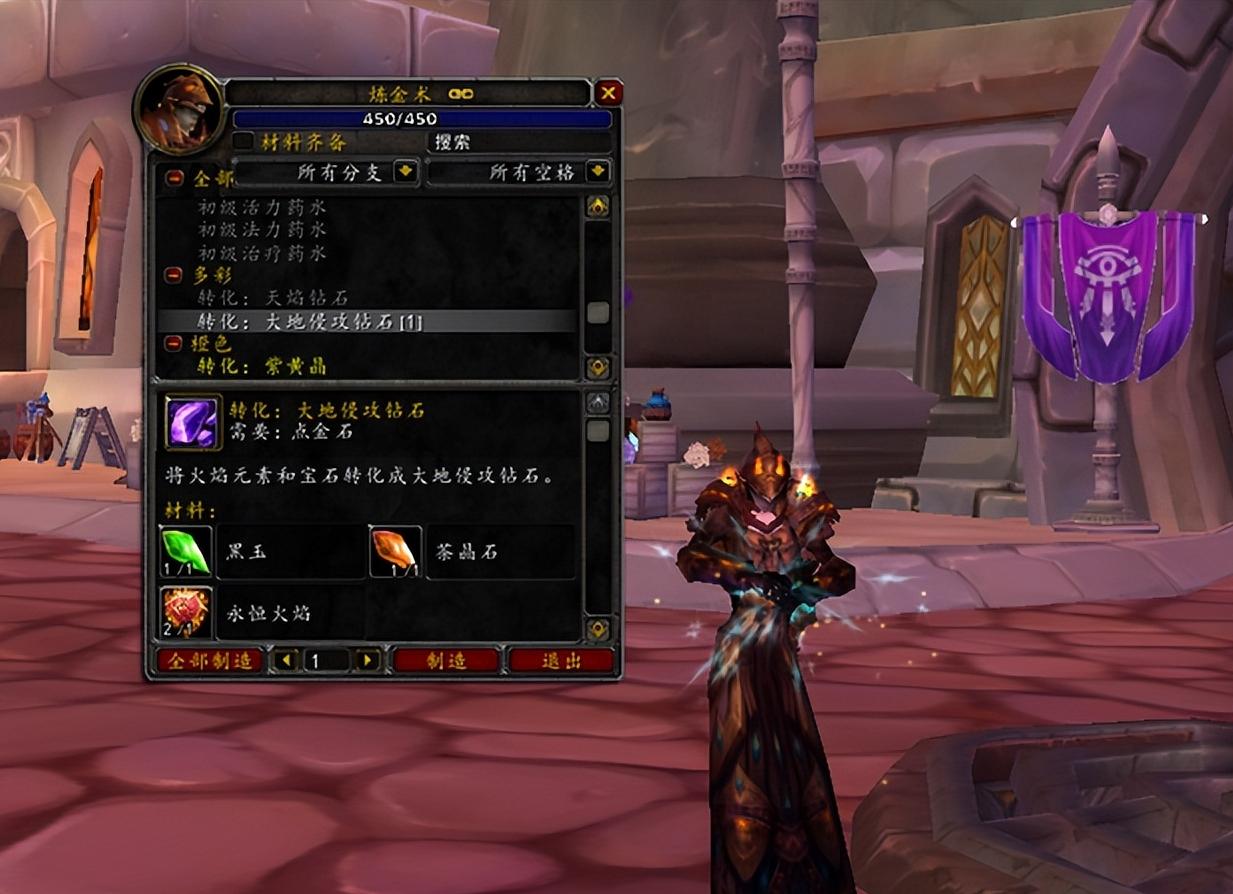Click the purple 大地侵攻钻石 result icon

click(x=193, y=422)
